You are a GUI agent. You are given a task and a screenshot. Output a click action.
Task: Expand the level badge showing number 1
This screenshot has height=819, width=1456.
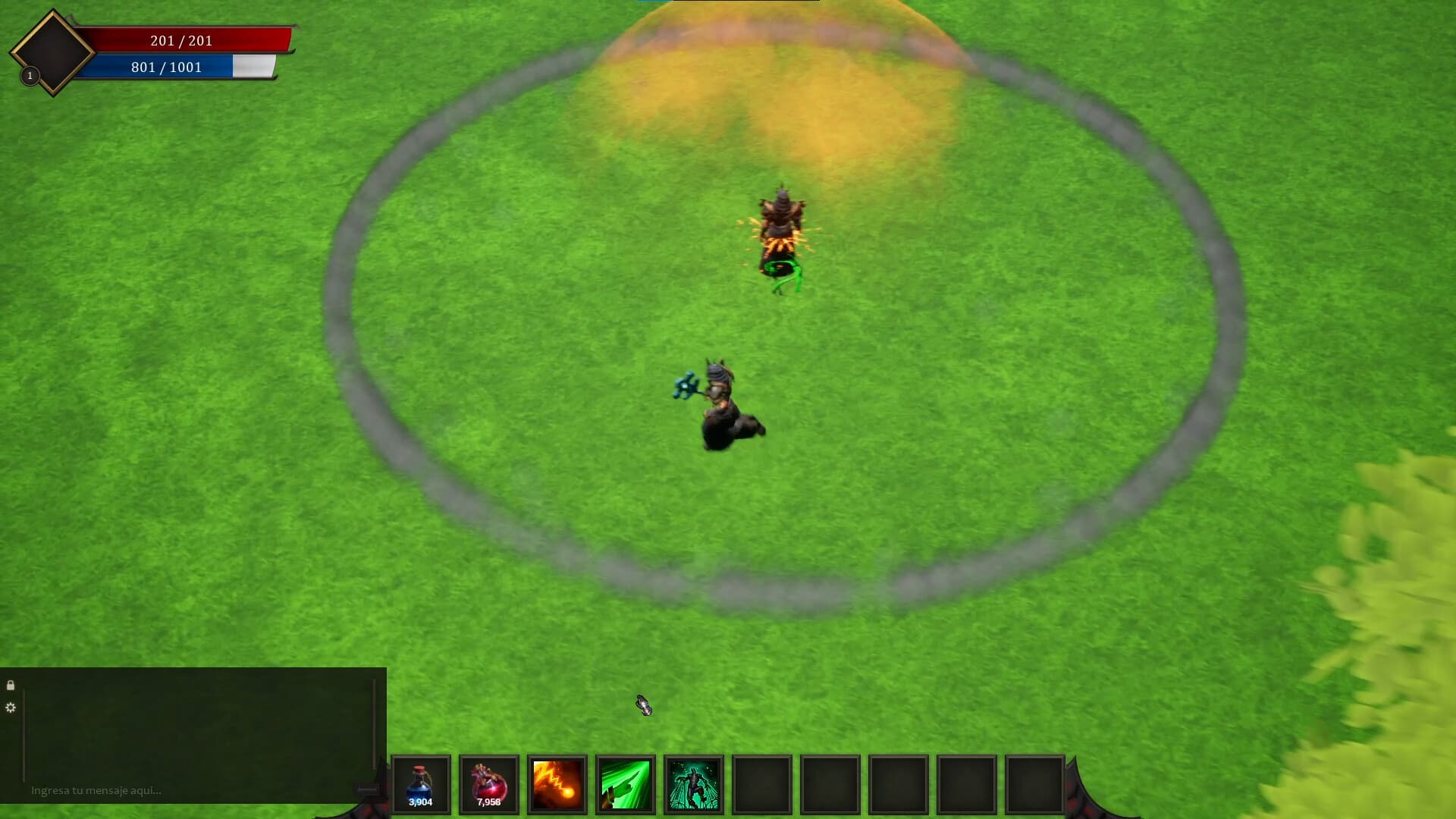point(30,76)
